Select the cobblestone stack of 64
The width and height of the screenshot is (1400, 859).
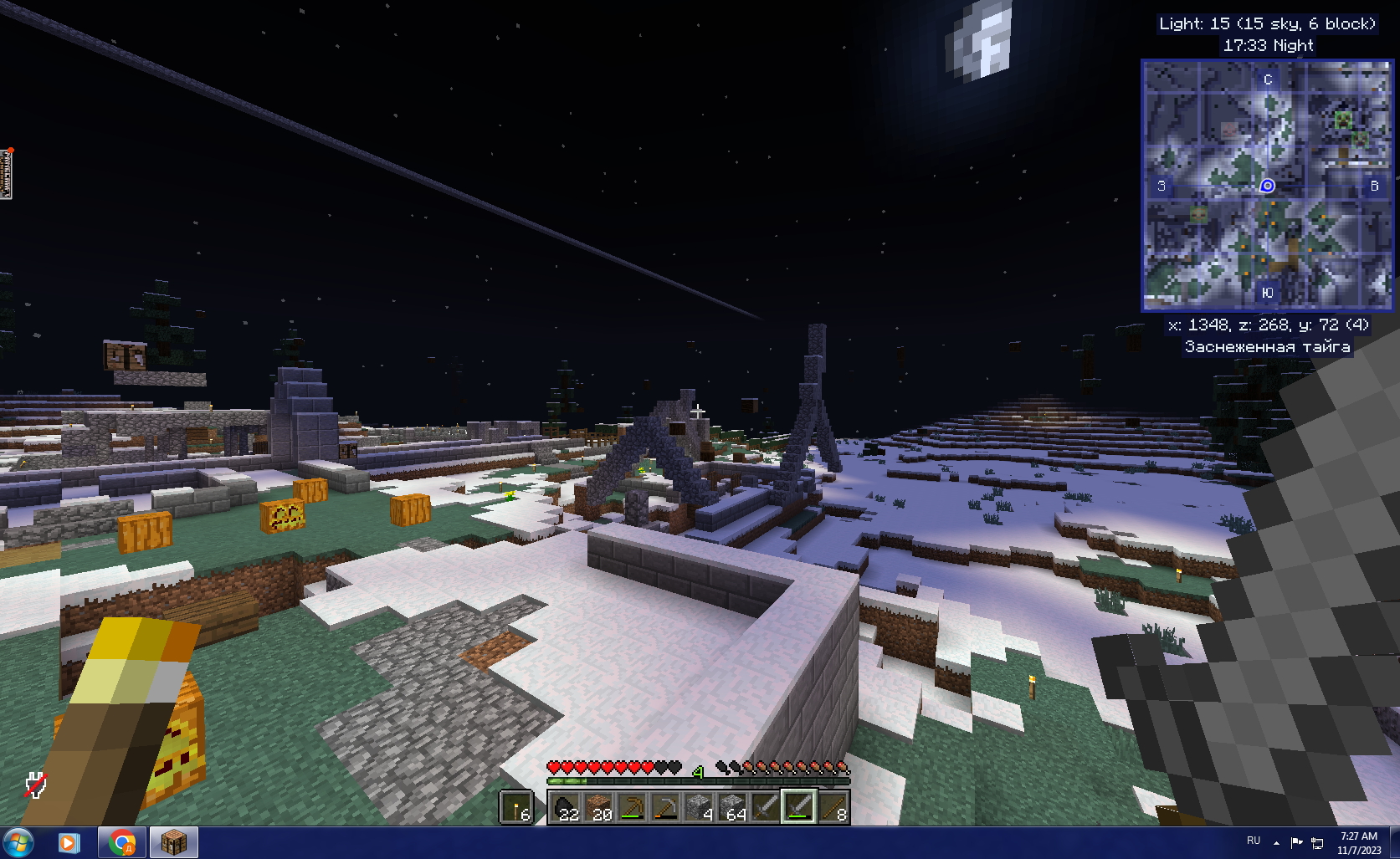[732, 808]
